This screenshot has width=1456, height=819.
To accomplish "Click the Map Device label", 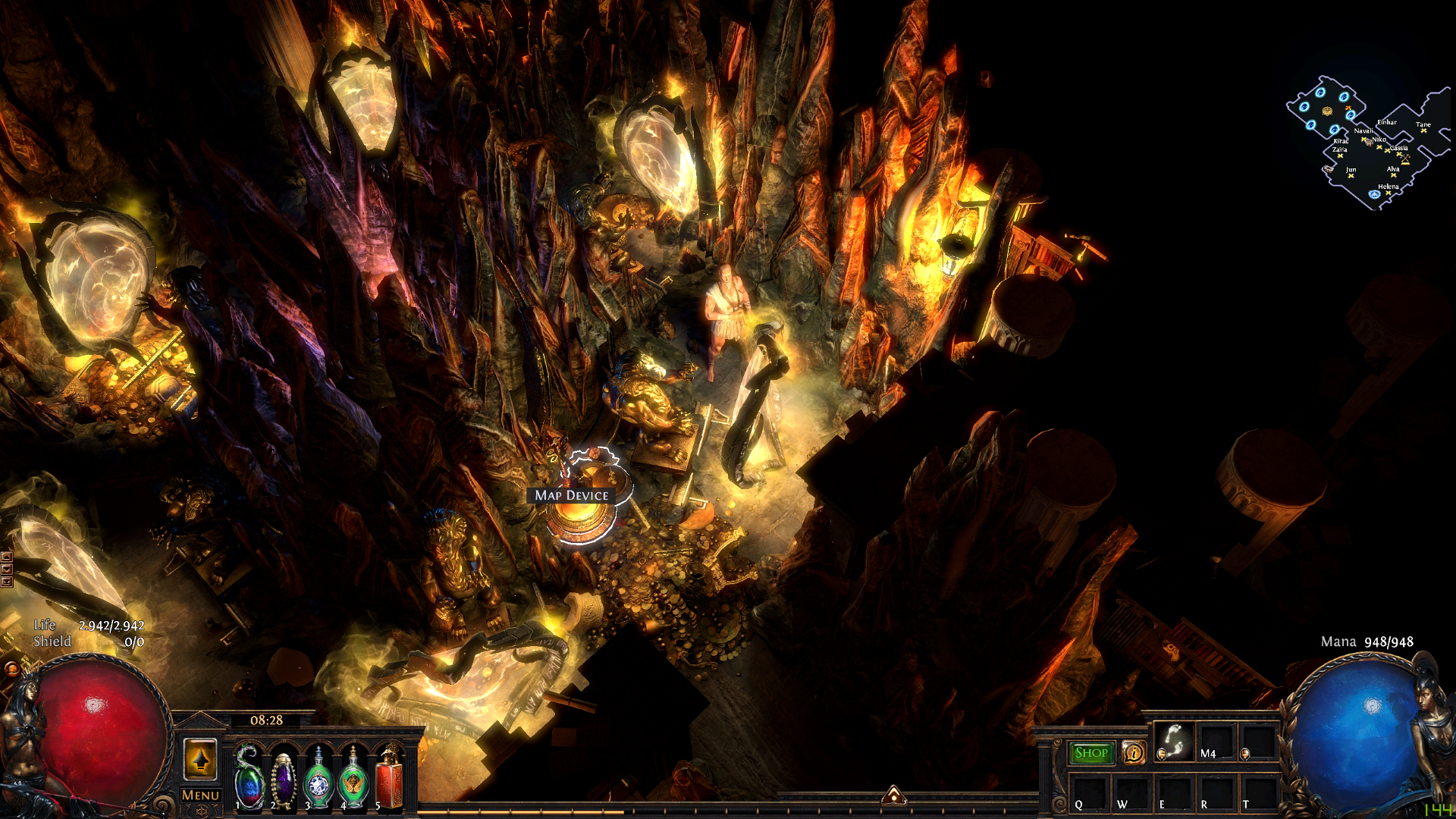I will click(572, 495).
